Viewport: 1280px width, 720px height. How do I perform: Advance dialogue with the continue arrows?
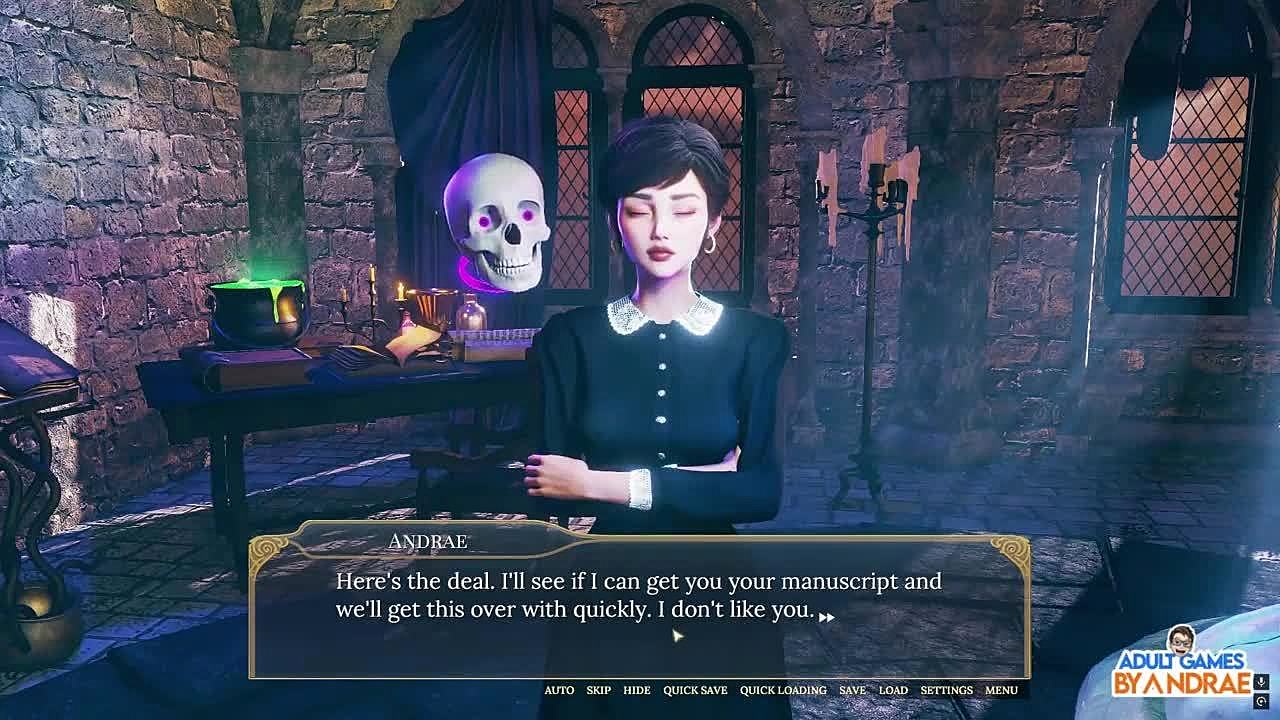point(826,617)
